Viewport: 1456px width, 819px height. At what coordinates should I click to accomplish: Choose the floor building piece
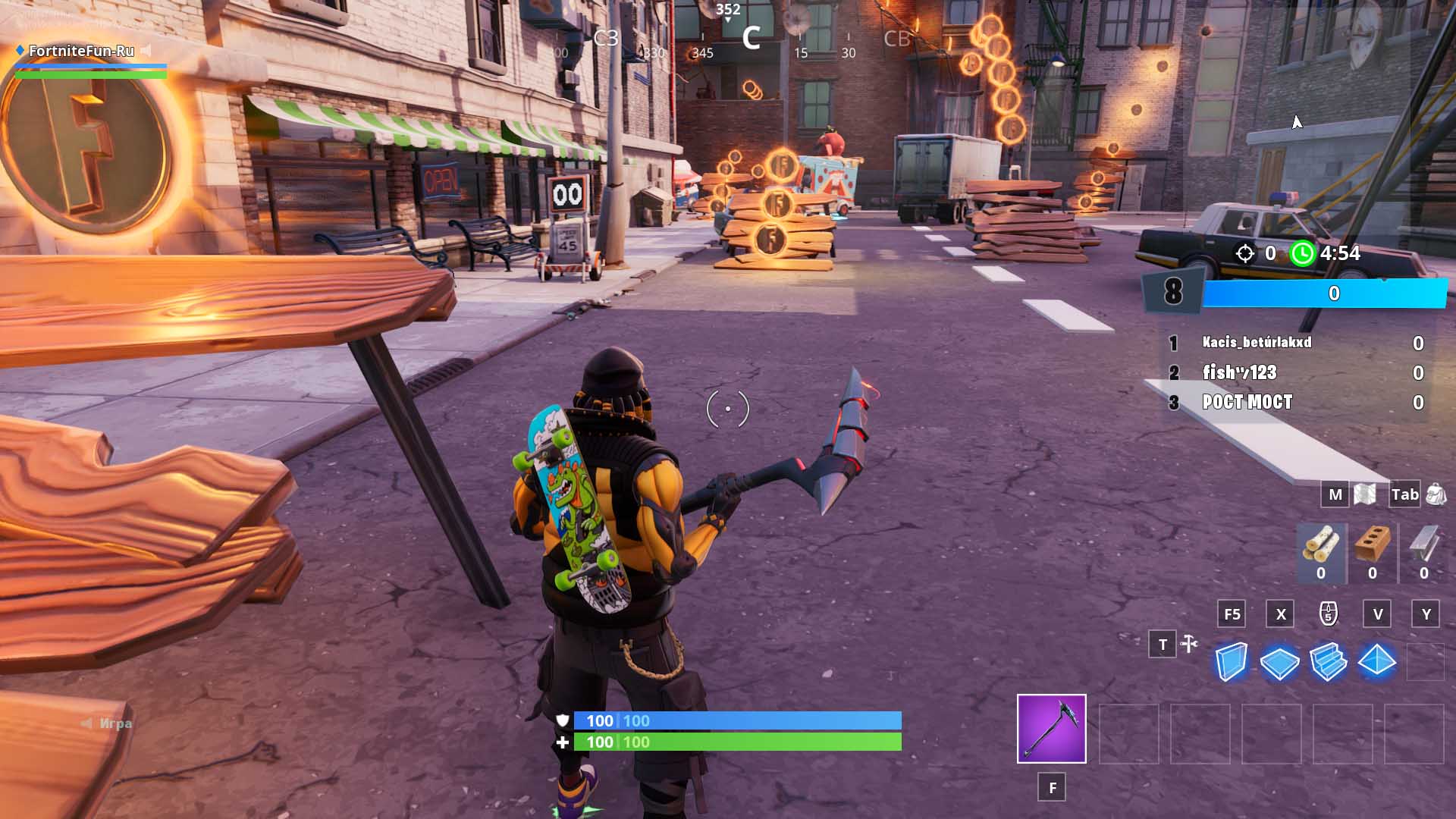click(x=1279, y=662)
